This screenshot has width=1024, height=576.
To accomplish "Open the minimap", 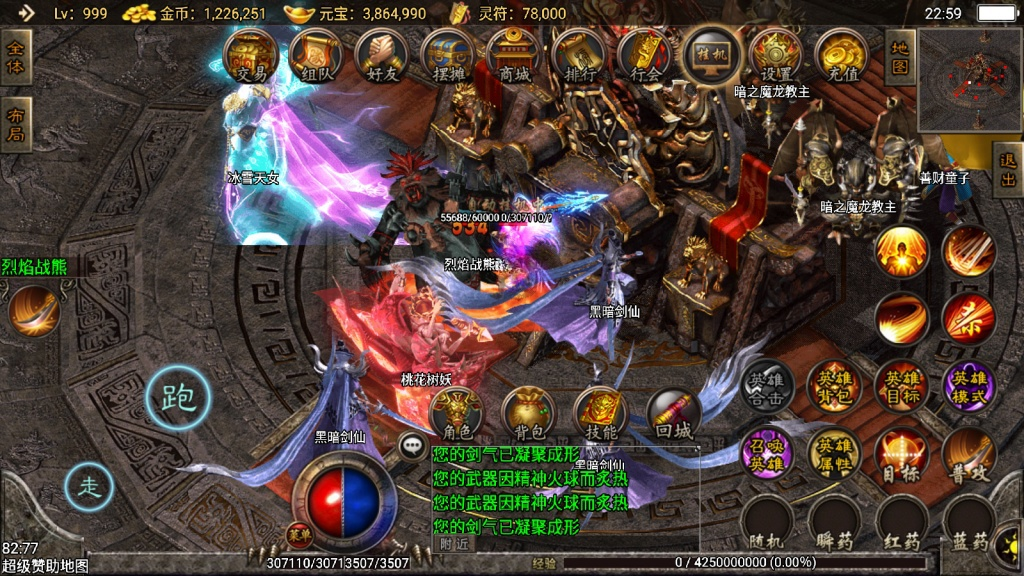I will point(968,80).
